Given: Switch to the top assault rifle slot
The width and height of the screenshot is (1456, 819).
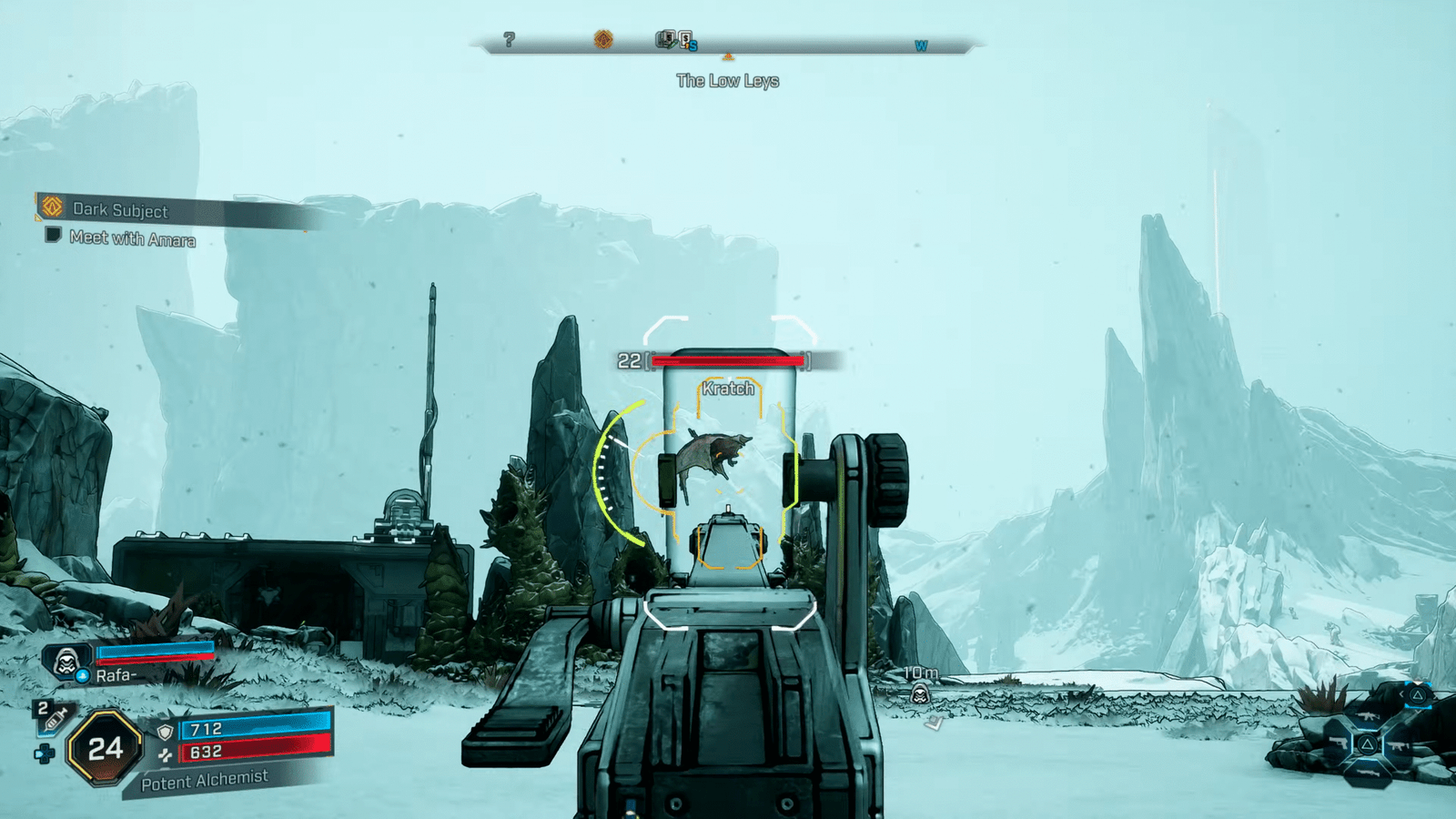Looking at the screenshot, I should [x=1367, y=718].
